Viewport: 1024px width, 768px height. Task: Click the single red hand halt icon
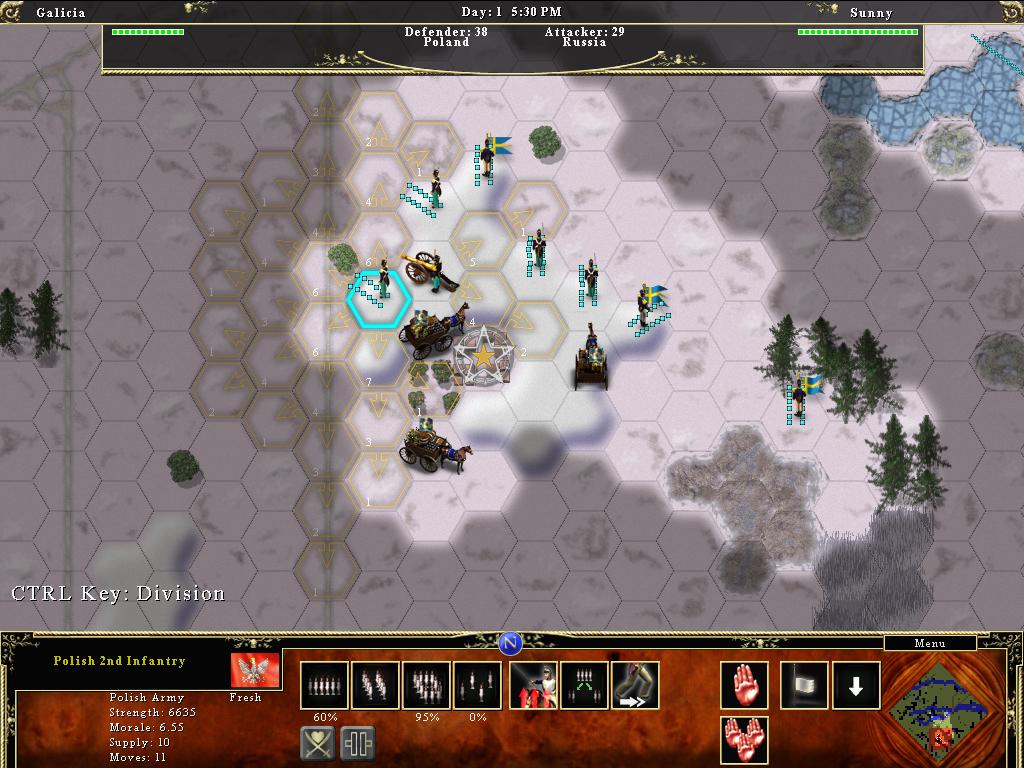pos(745,685)
